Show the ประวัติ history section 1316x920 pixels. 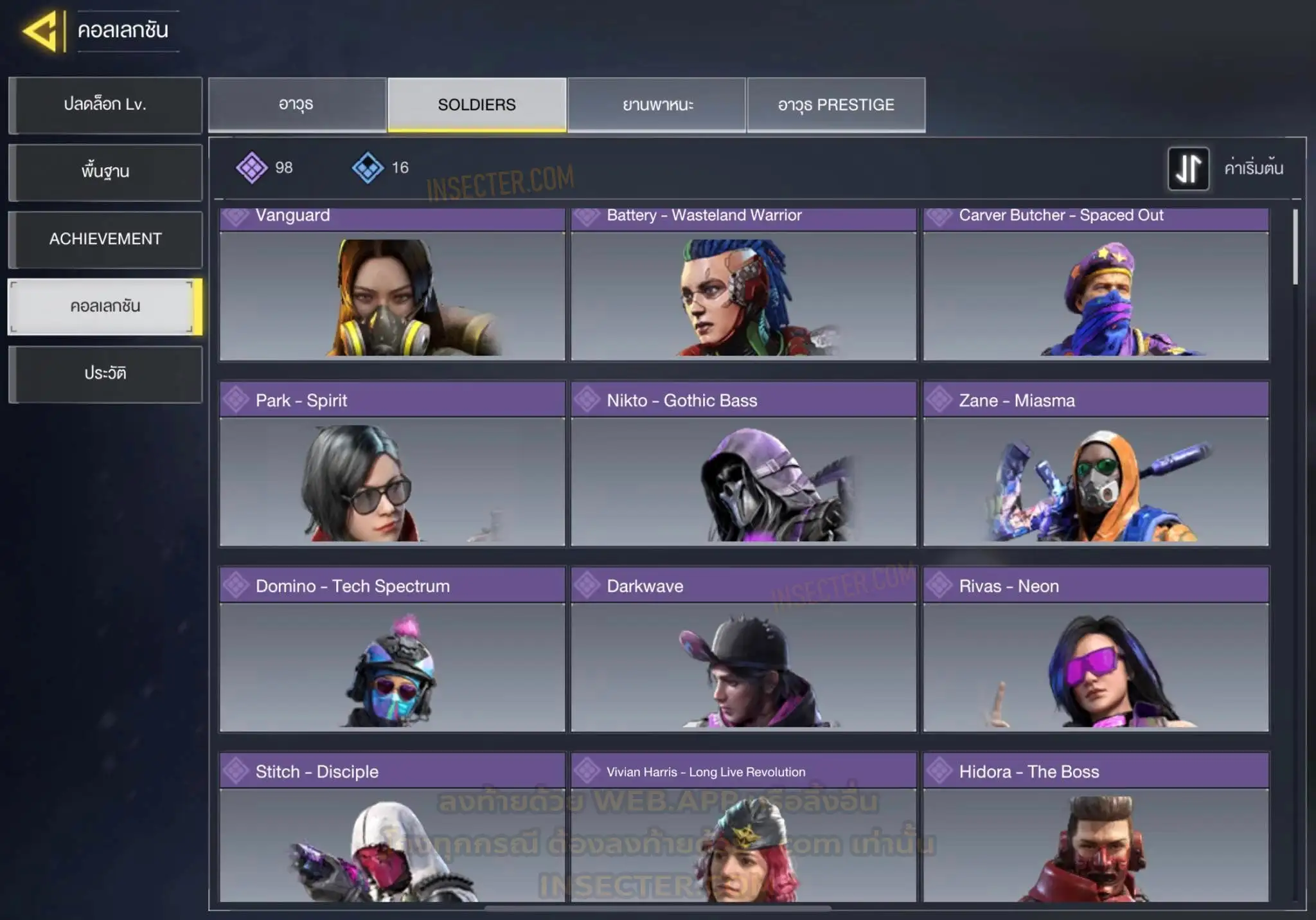(x=105, y=374)
